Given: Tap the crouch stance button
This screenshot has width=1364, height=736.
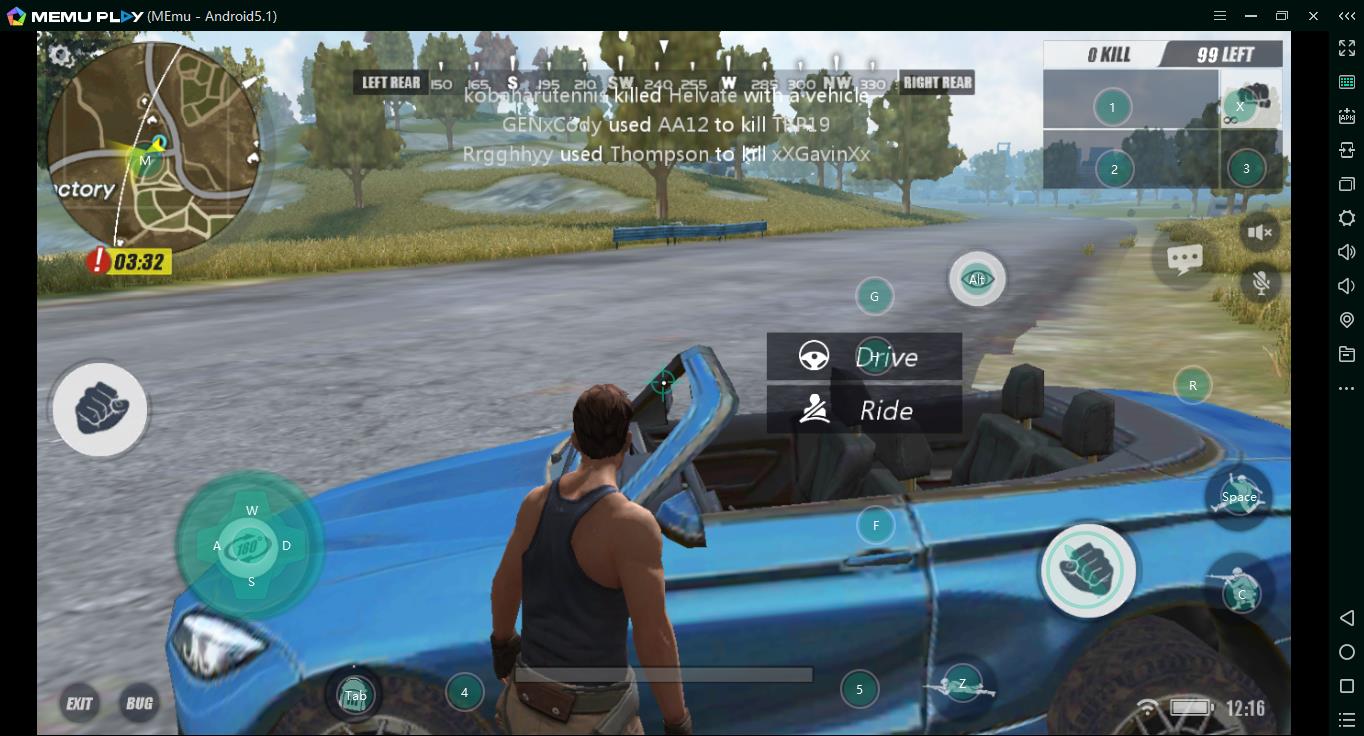Looking at the screenshot, I should pos(1241,592).
